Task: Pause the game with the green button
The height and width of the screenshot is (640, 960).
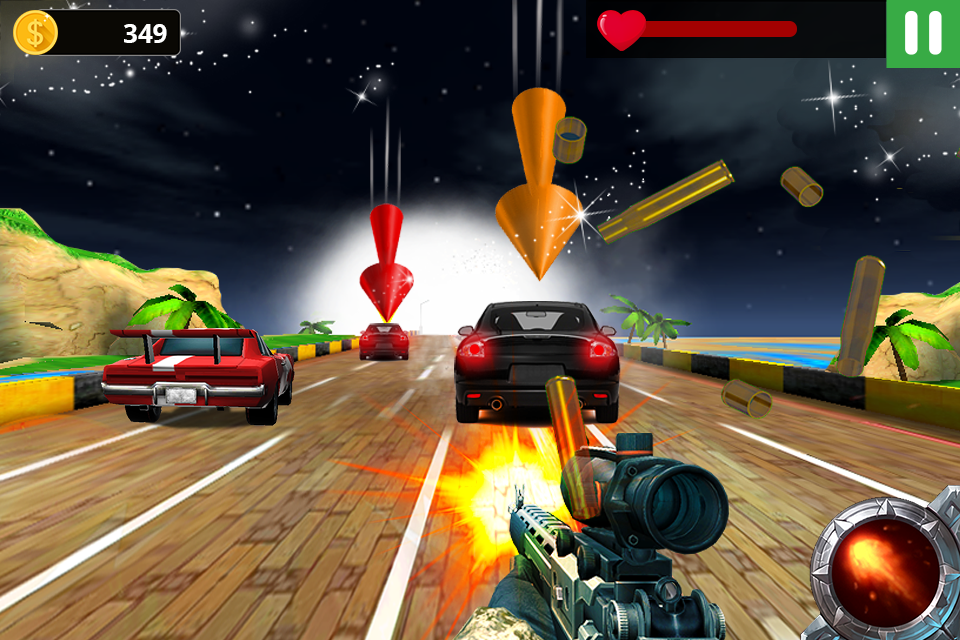Action: [x=922, y=33]
